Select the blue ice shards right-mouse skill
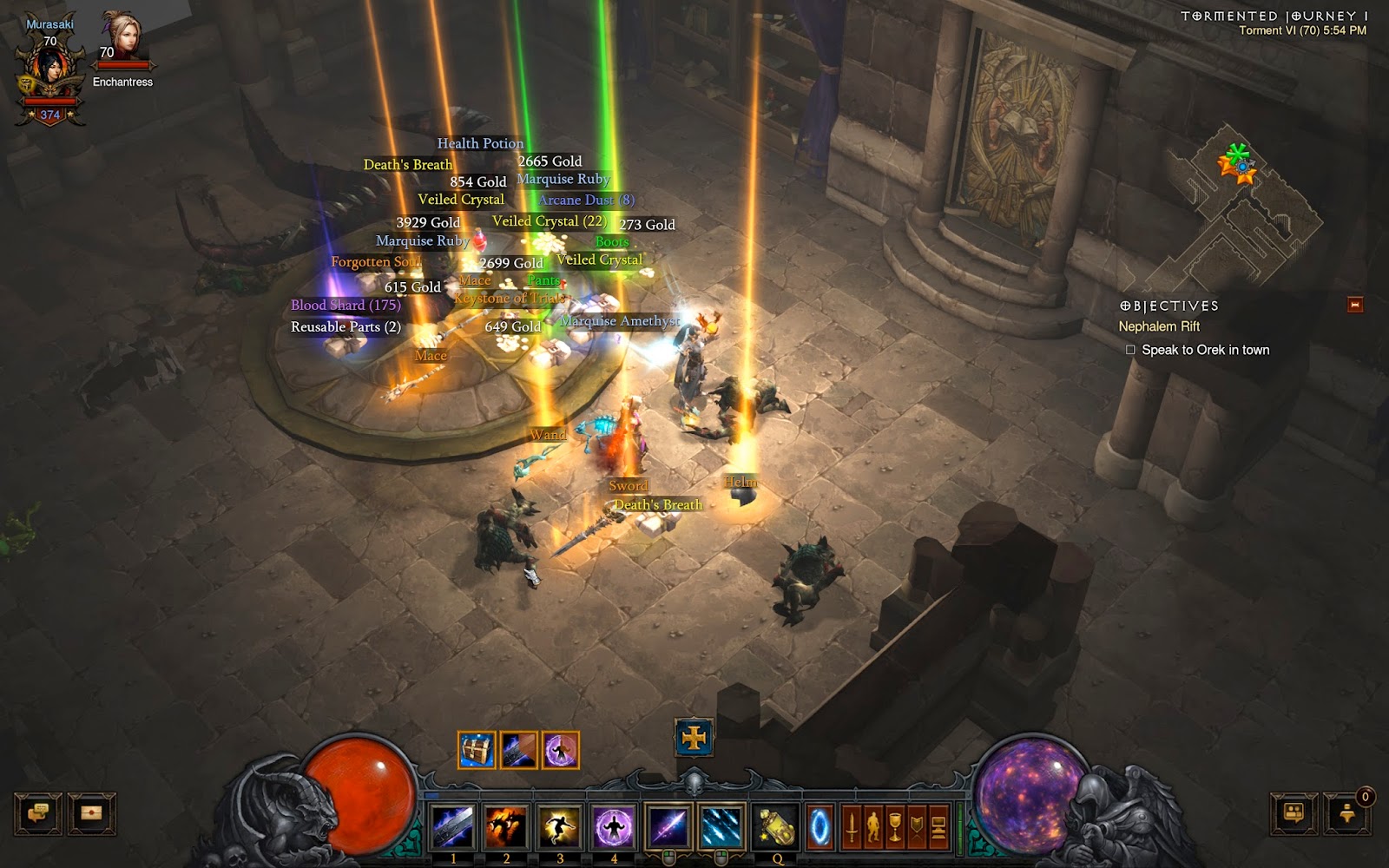Image resolution: width=1389 pixels, height=868 pixels. point(721,825)
